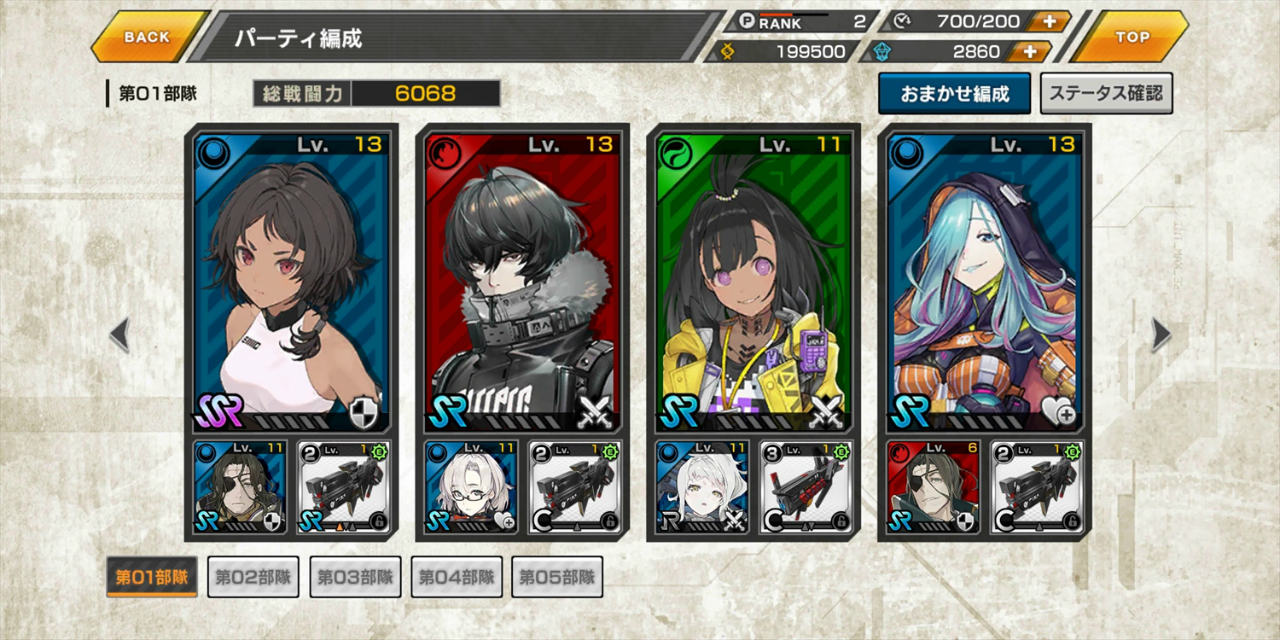Screen dimensions: 1280x640
Task: Select the 第01部隊 tab
Action: (152, 577)
